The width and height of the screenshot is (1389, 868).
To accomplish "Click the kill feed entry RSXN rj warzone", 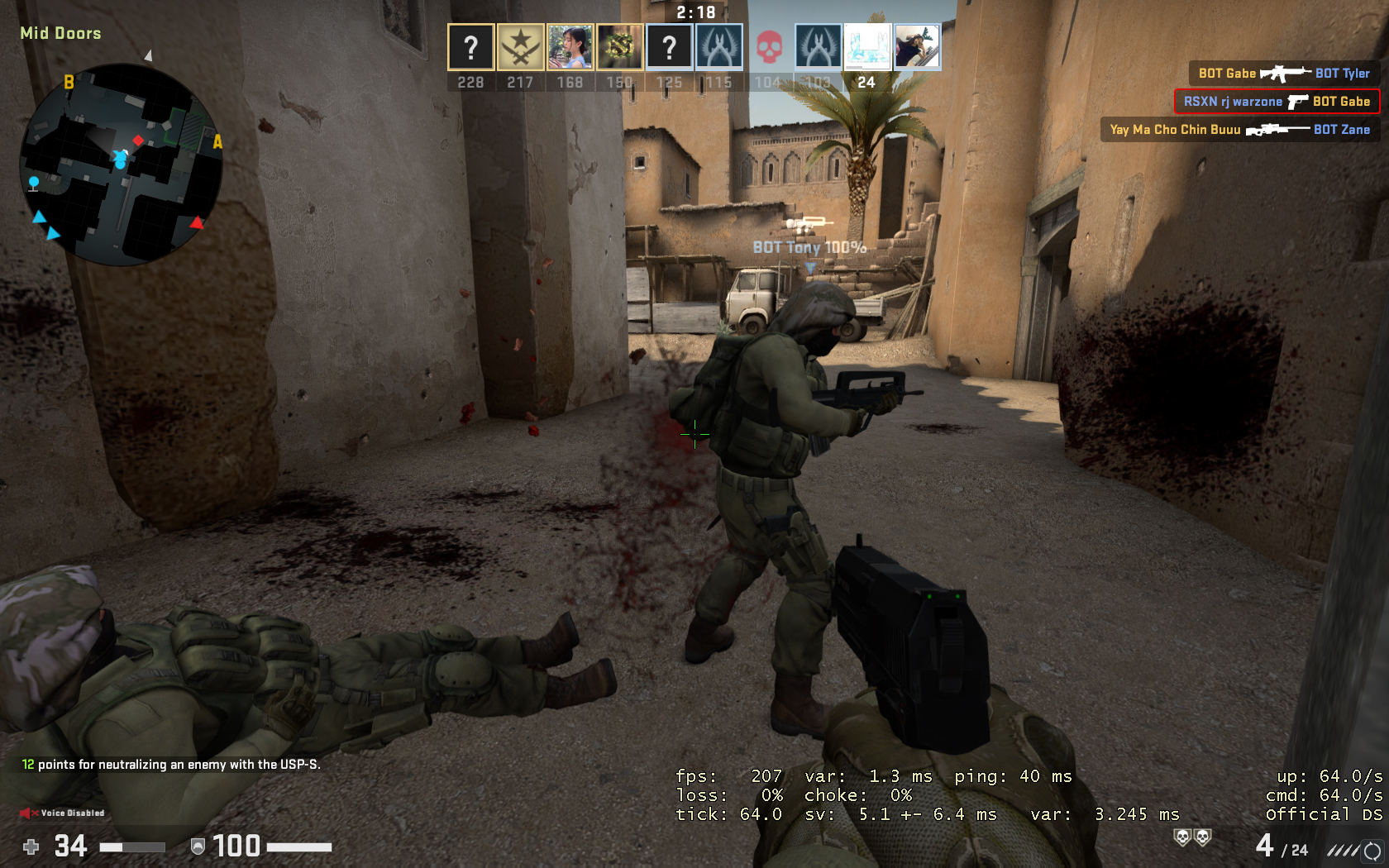I will pyautogui.click(x=1277, y=102).
